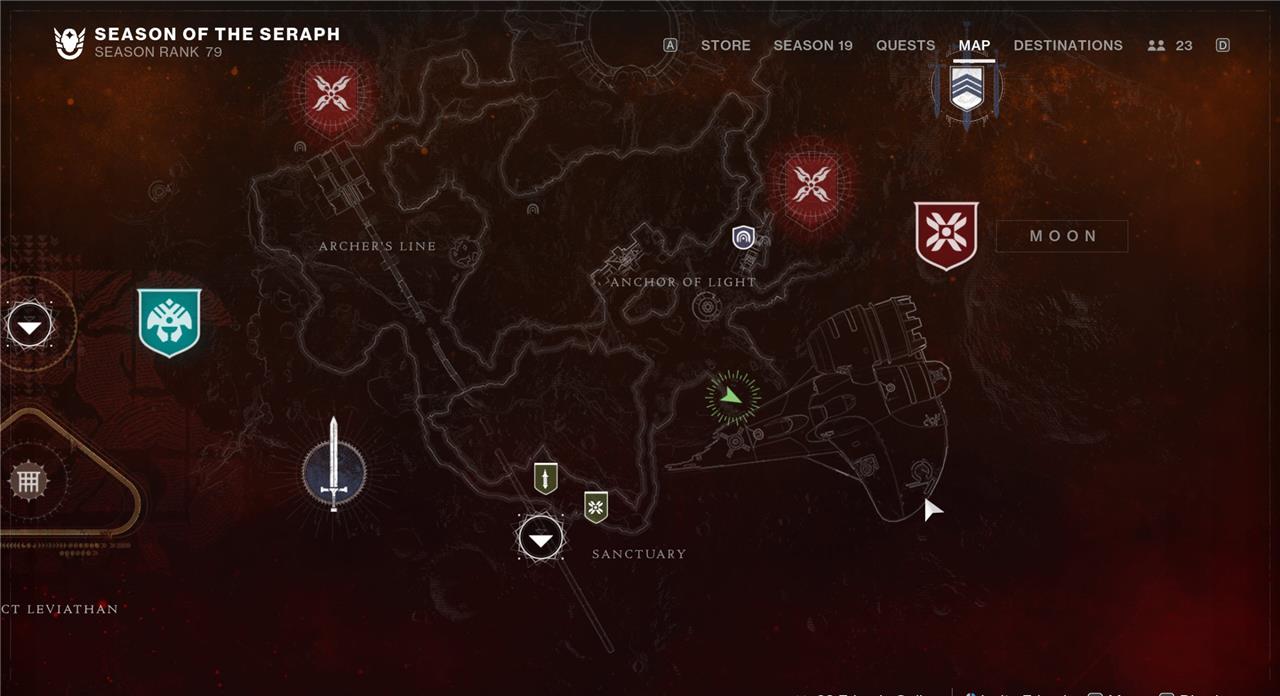This screenshot has height=696, width=1280.
Task: Switch to the Destinations tab
Action: [1068, 45]
